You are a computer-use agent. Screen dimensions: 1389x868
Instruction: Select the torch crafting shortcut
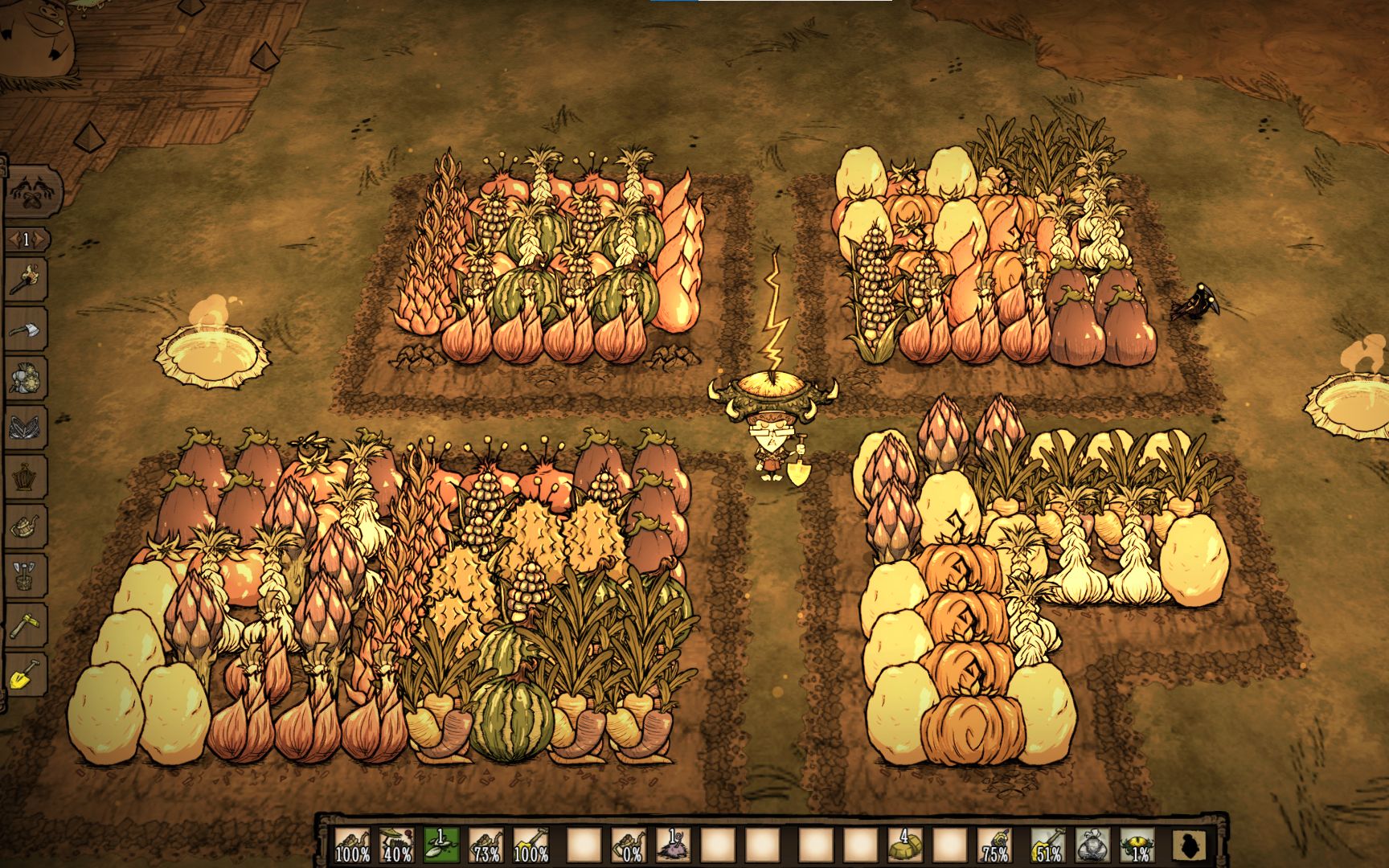(27, 279)
